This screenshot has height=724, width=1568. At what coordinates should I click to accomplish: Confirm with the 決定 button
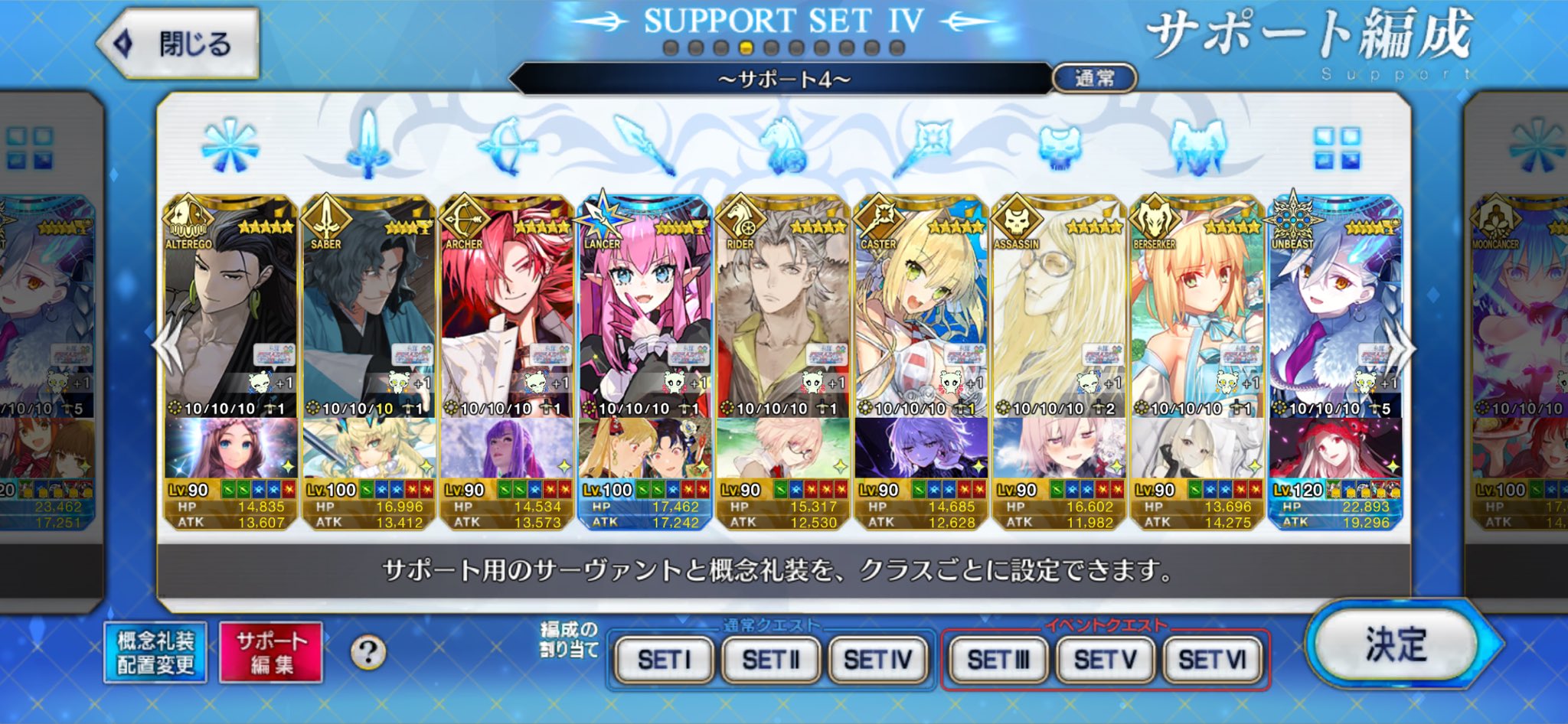tap(1396, 644)
